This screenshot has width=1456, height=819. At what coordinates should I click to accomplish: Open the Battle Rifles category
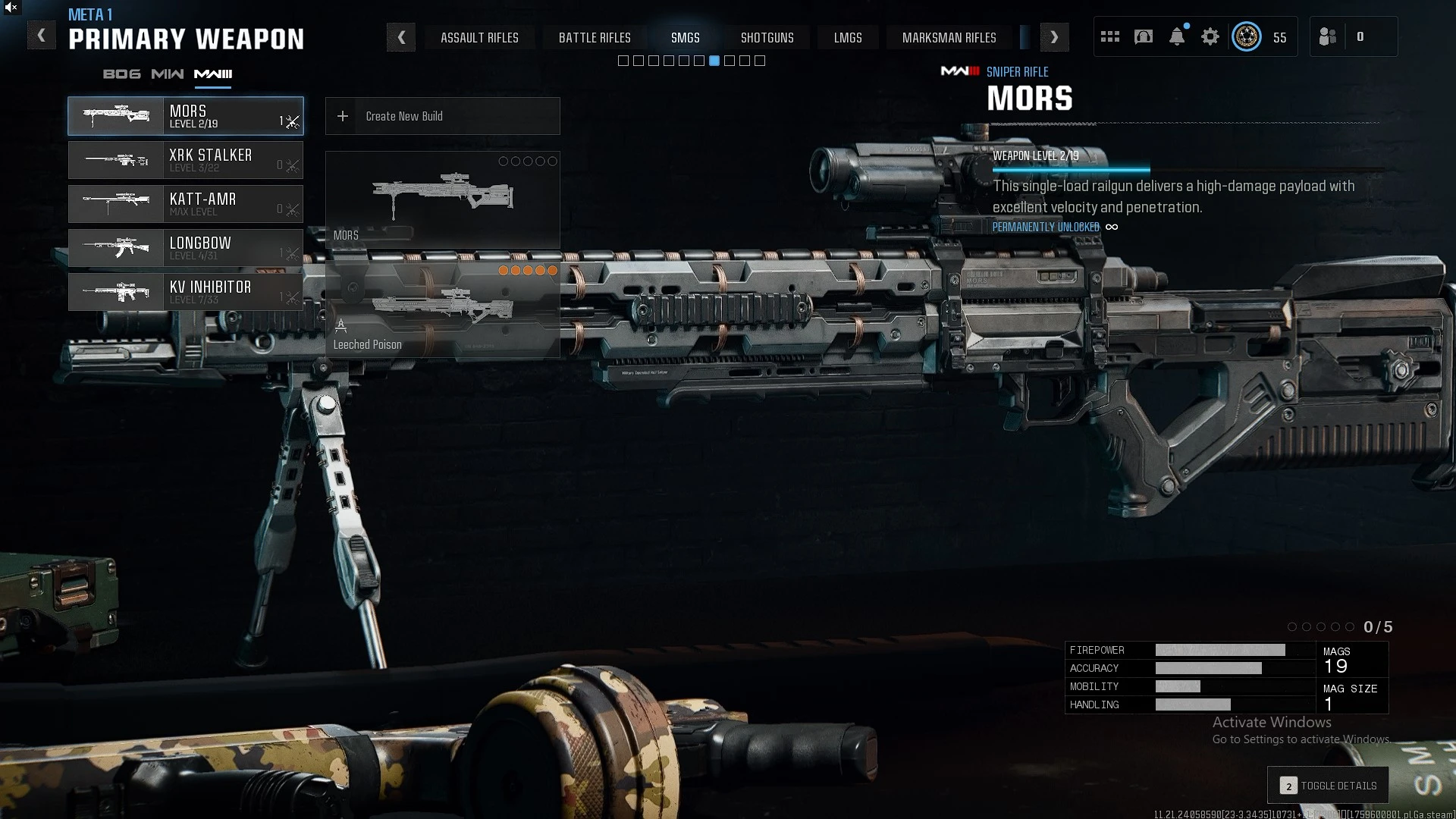pos(595,38)
